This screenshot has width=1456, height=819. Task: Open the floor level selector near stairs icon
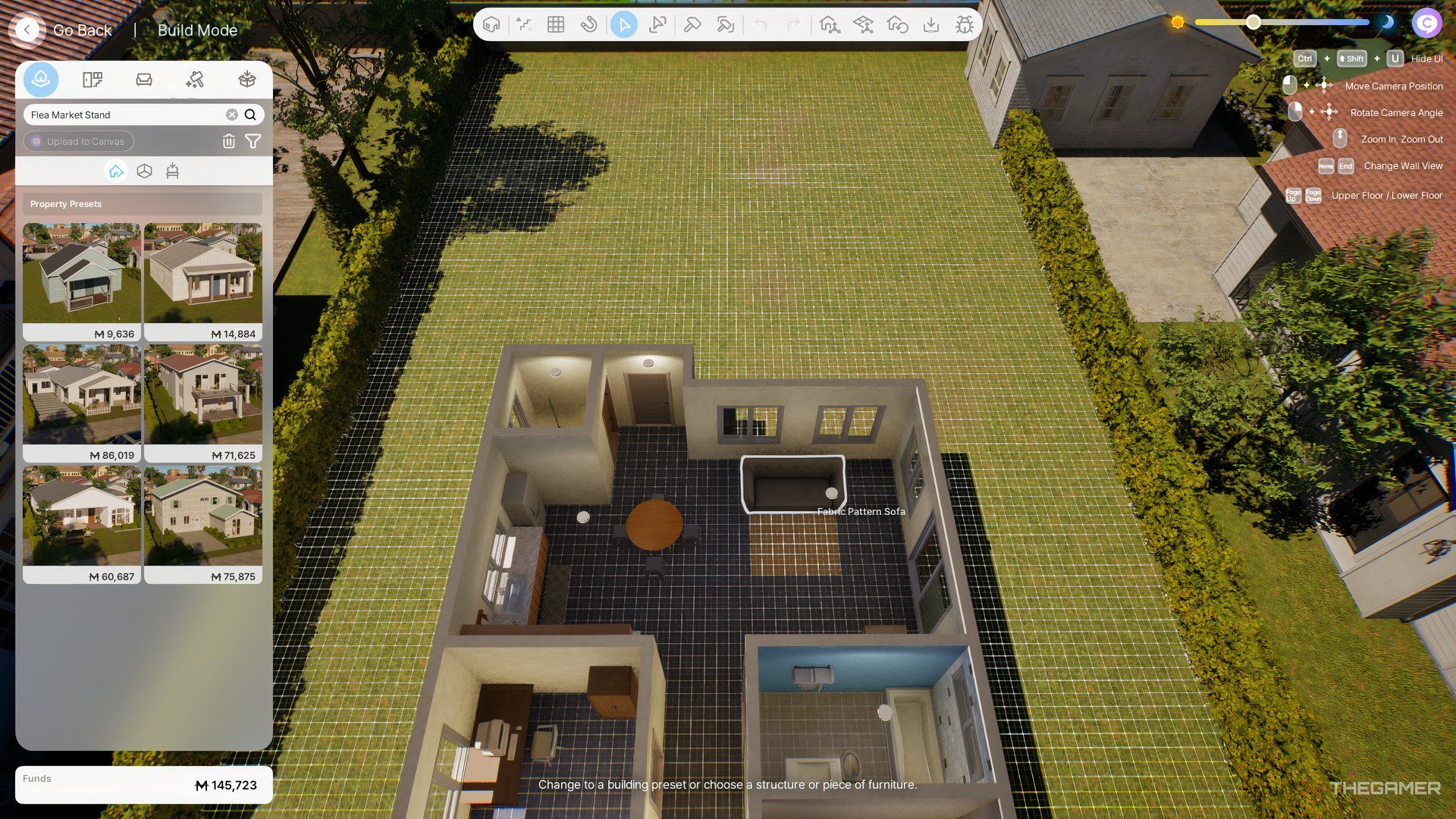click(524, 24)
